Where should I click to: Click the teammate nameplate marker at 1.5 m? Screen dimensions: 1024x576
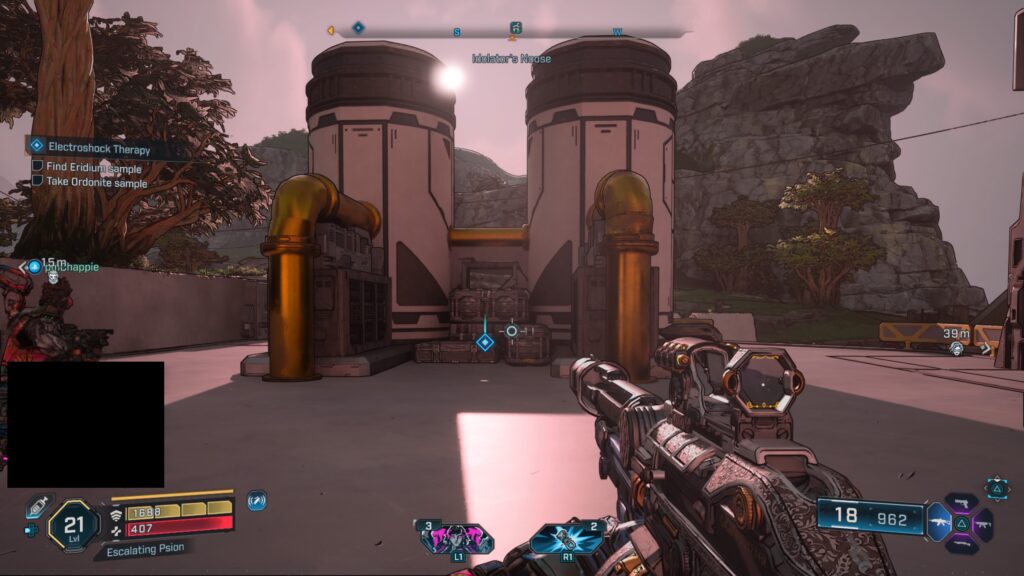pos(35,266)
